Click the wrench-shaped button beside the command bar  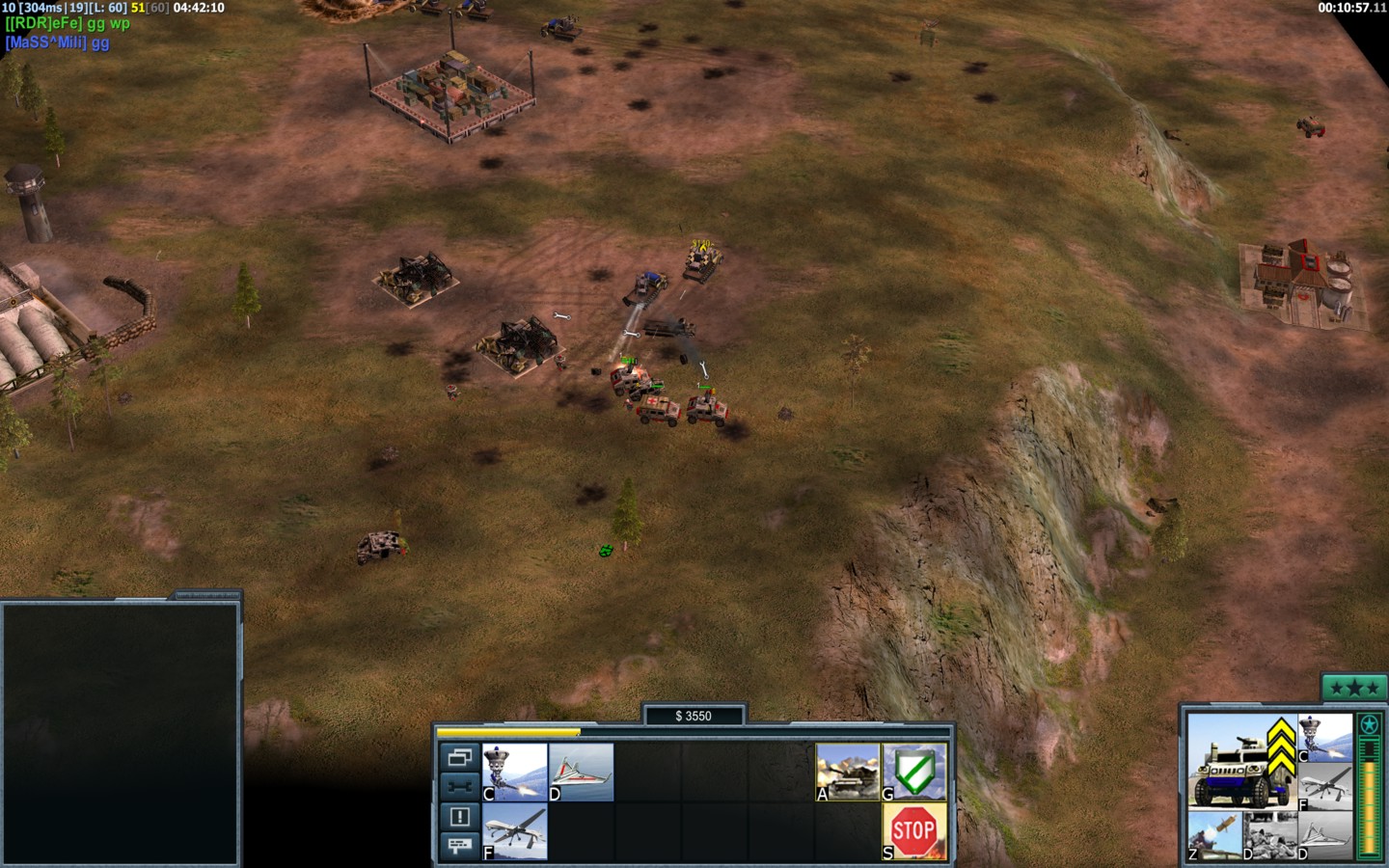pos(459,787)
